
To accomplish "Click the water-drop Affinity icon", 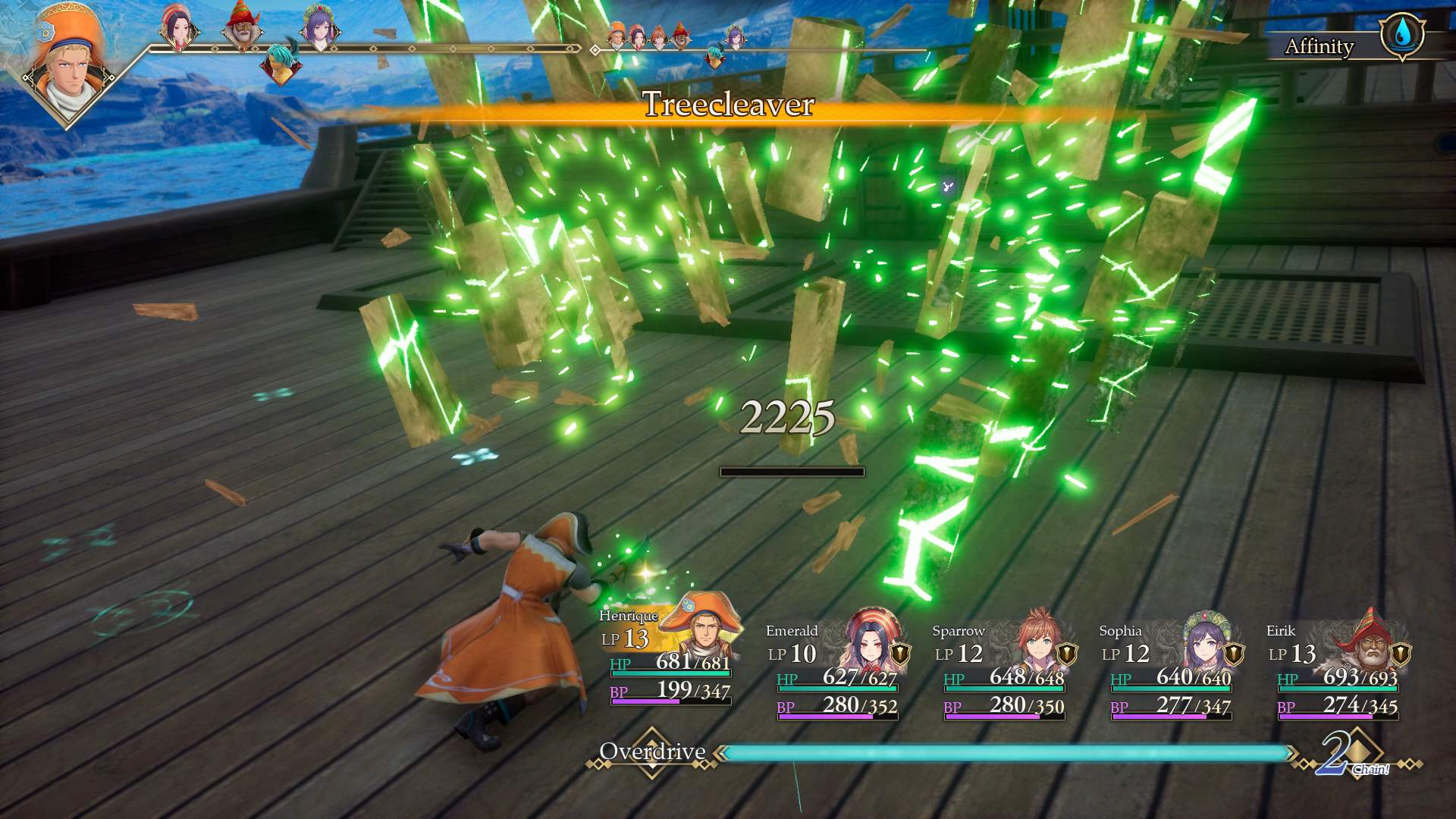I will click(1402, 35).
